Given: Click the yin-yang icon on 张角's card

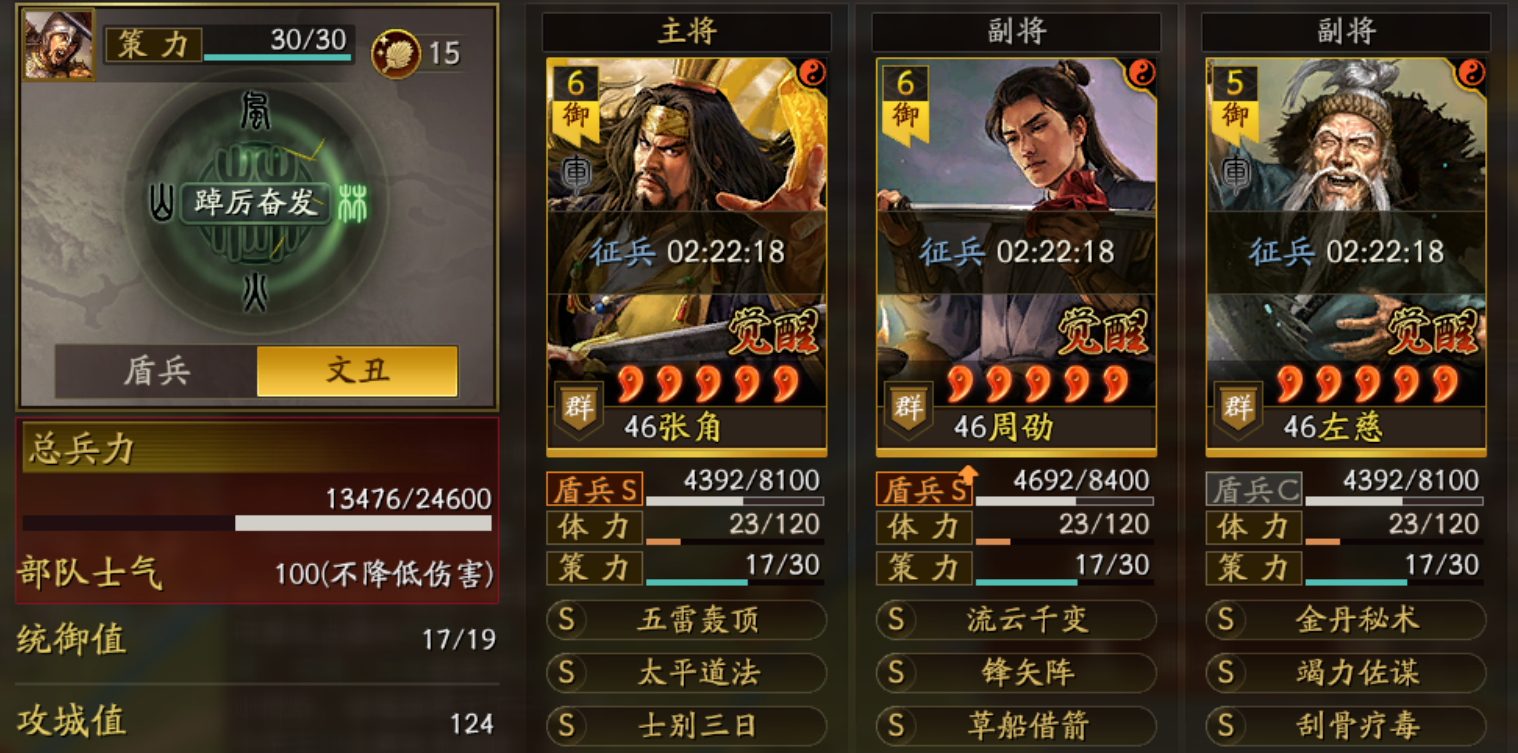Looking at the screenshot, I should pyautogui.click(x=810, y=71).
